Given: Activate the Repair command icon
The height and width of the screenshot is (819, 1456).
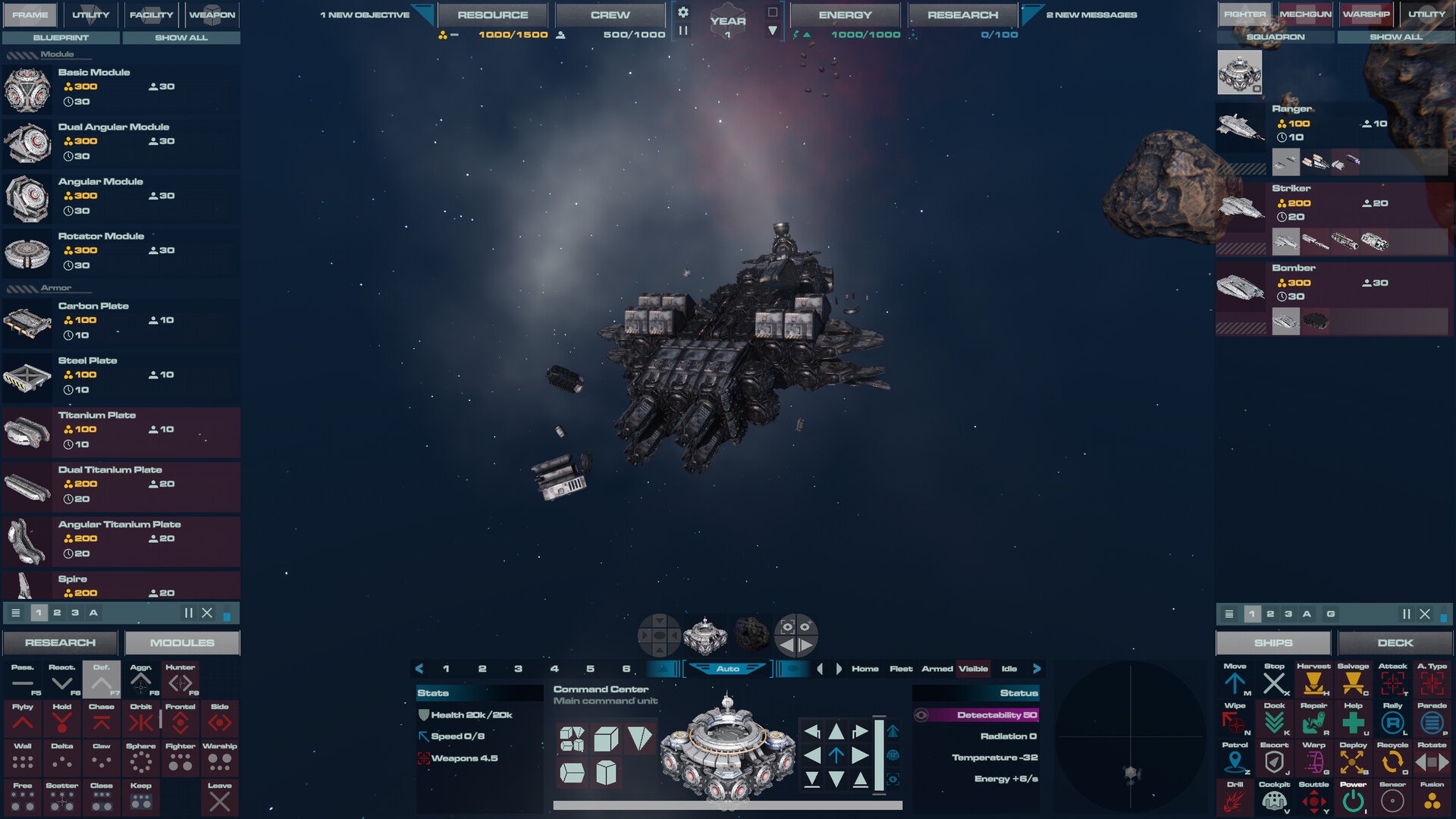Looking at the screenshot, I should [x=1313, y=720].
